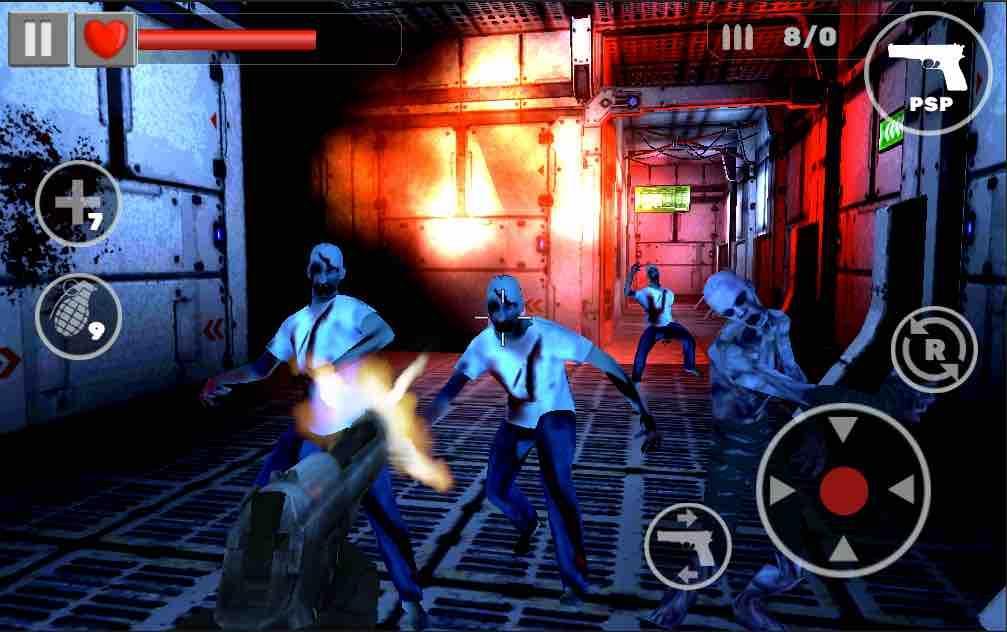Reload the weapon with the R button
Viewport: 1007px width, 632px height.
[933, 349]
